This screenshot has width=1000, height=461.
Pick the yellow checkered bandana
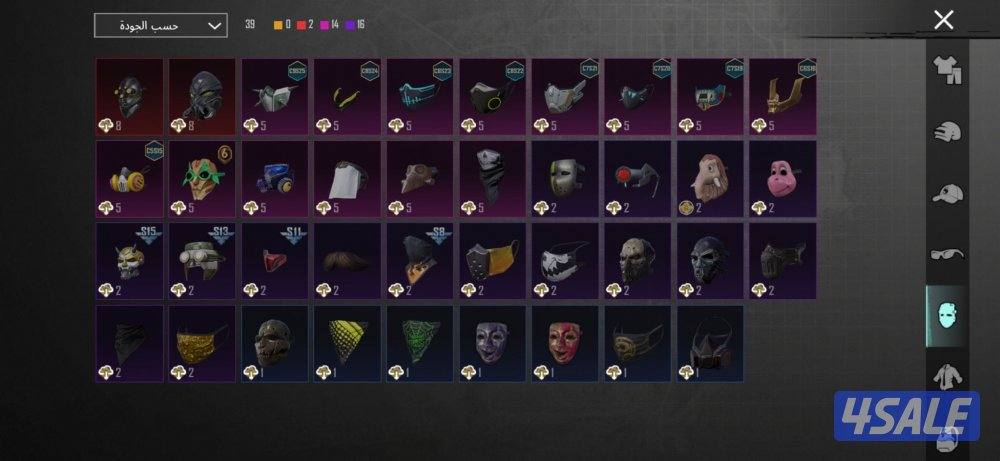pos(347,343)
